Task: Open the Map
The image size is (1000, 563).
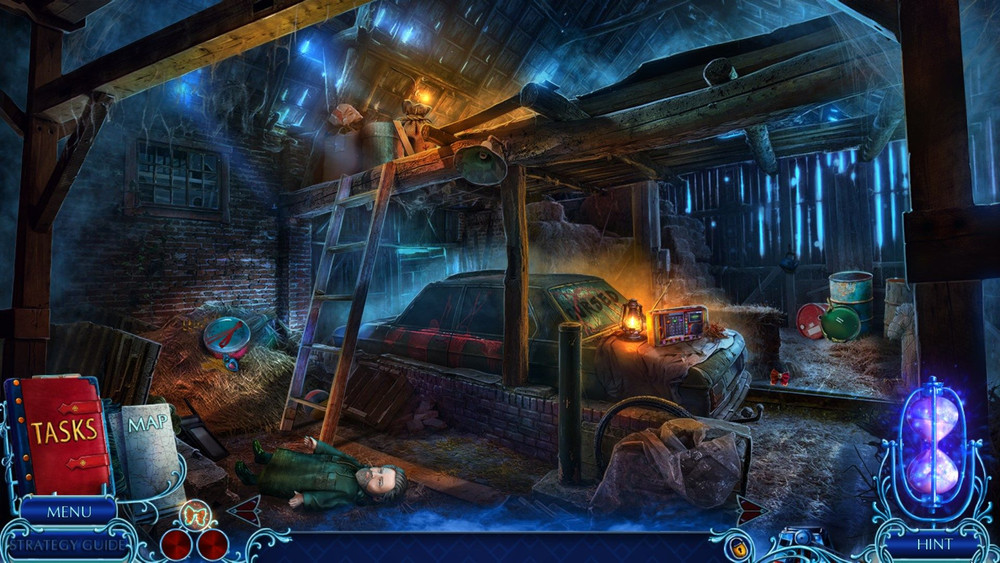Action: pos(146,438)
